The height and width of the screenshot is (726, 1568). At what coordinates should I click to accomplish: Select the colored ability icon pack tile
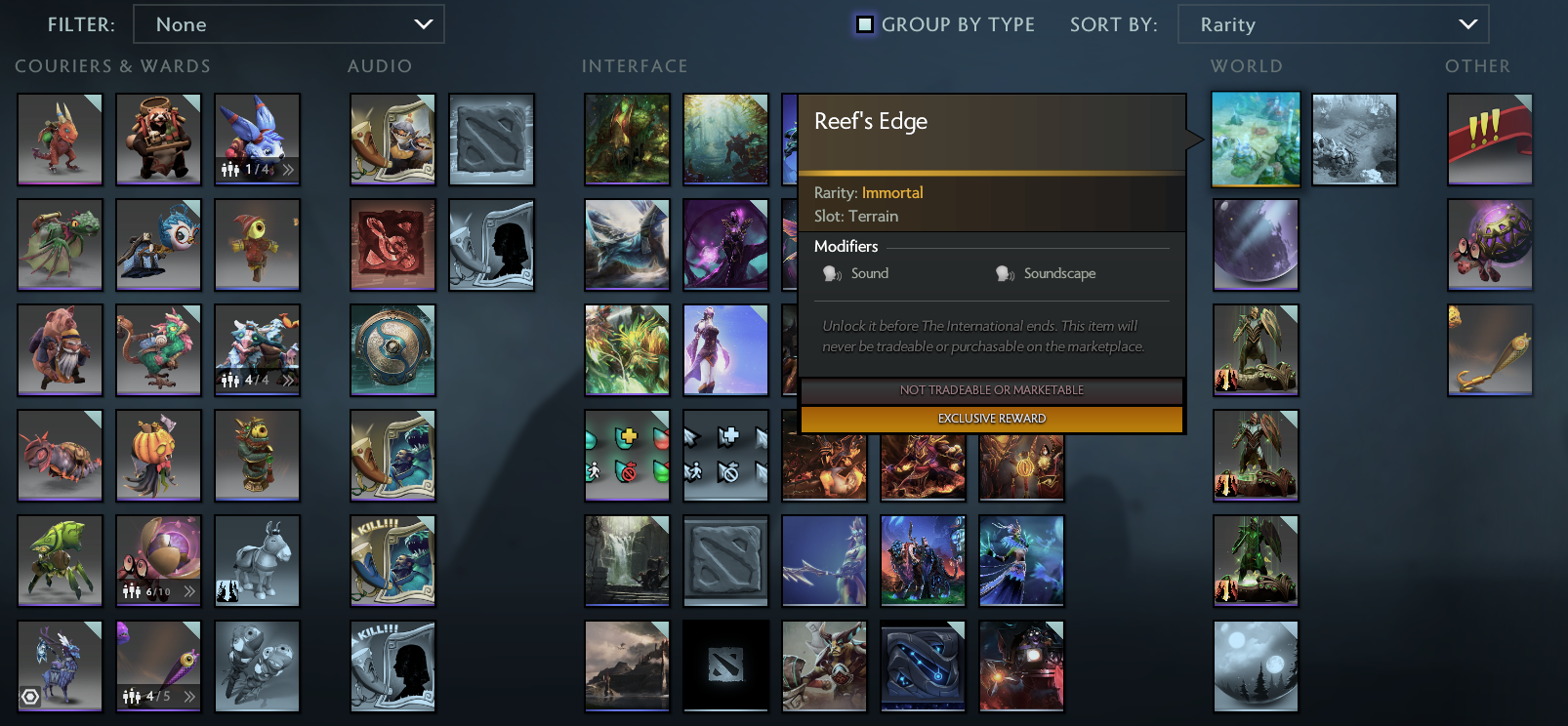pos(627,456)
